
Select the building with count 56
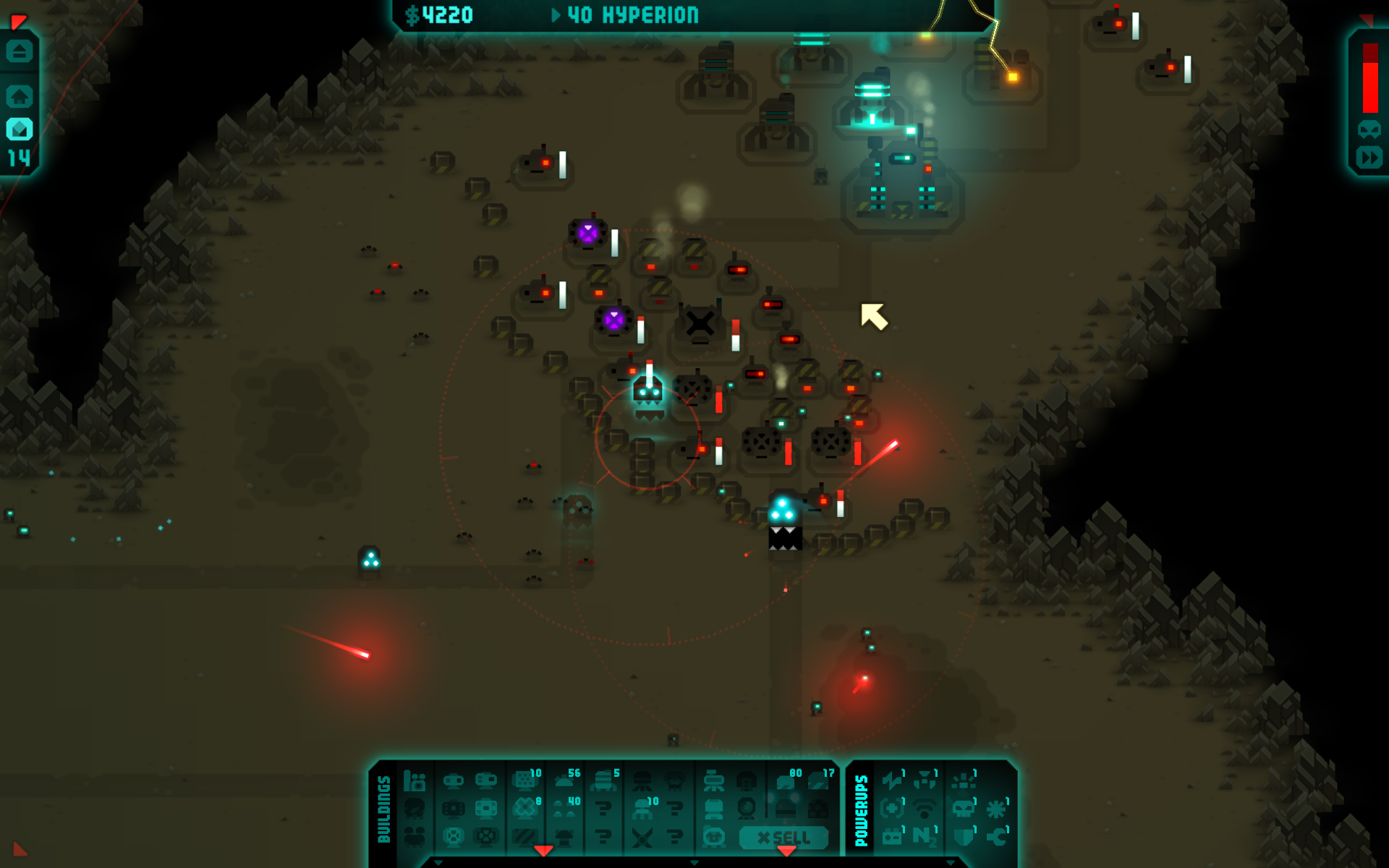[x=566, y=780]
